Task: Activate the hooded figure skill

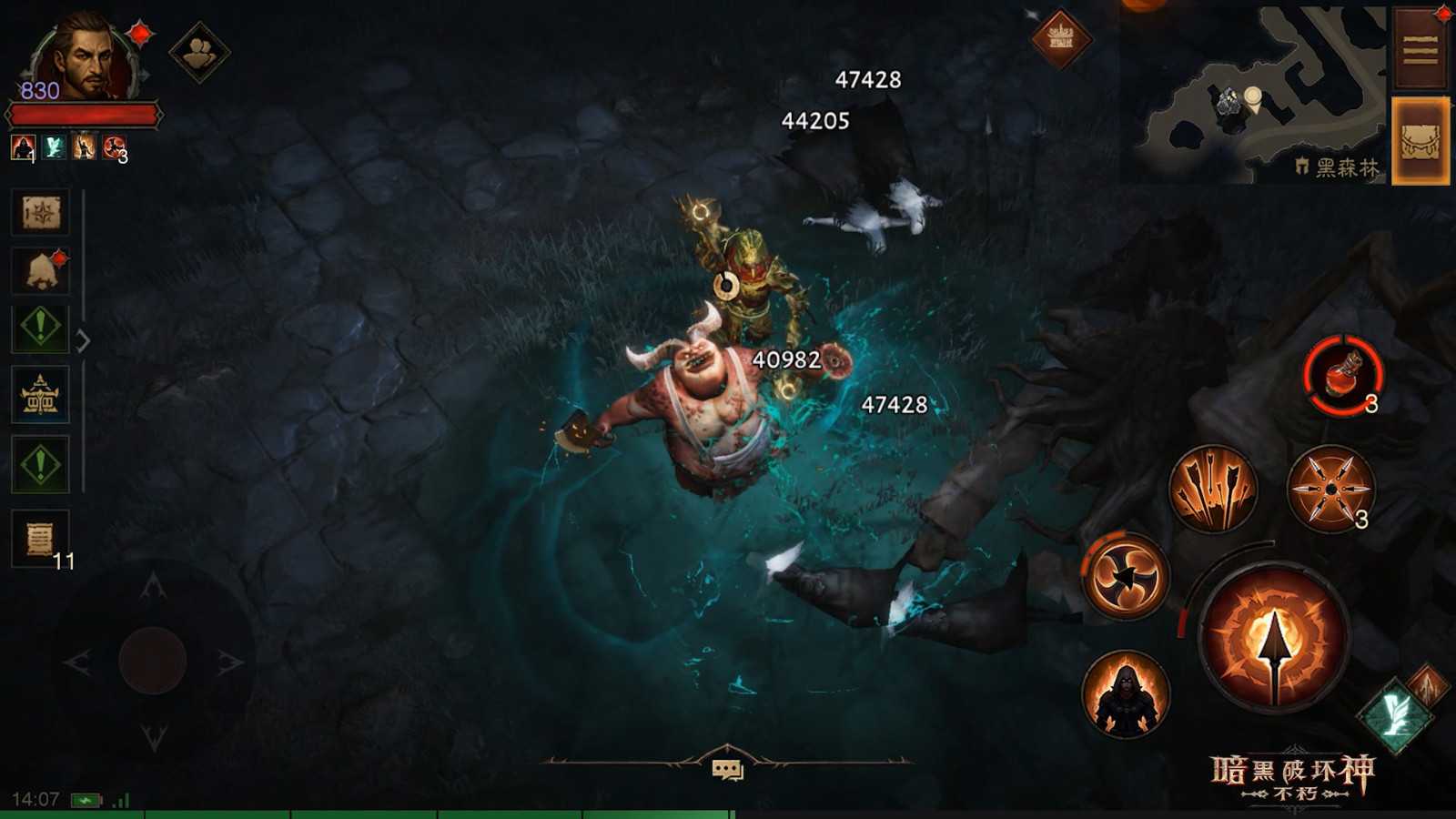Action: point(1126,694)
